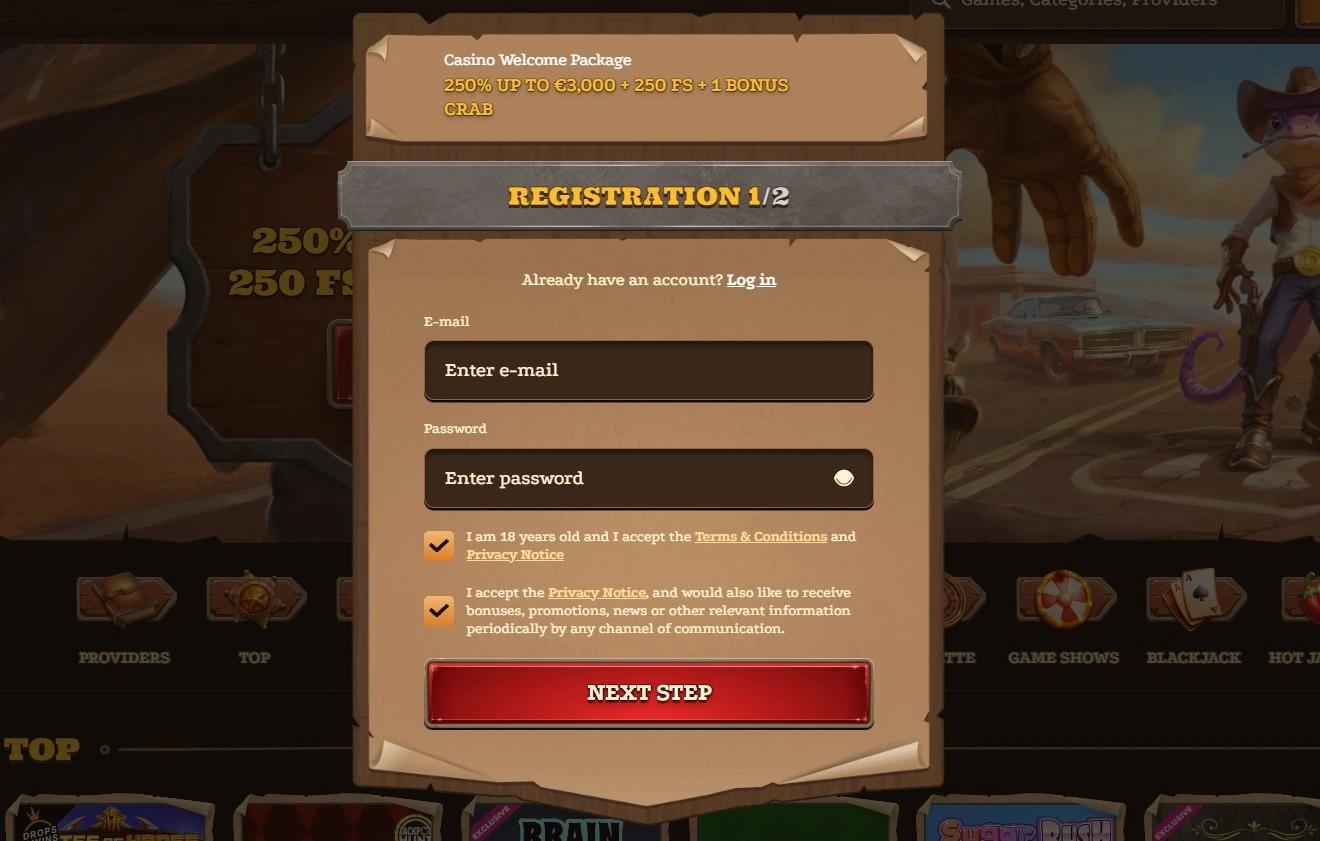The image size is (1320, 841).
Task: Select the Providers category icon
Action: pyautogui.click(x=124, y=600)
